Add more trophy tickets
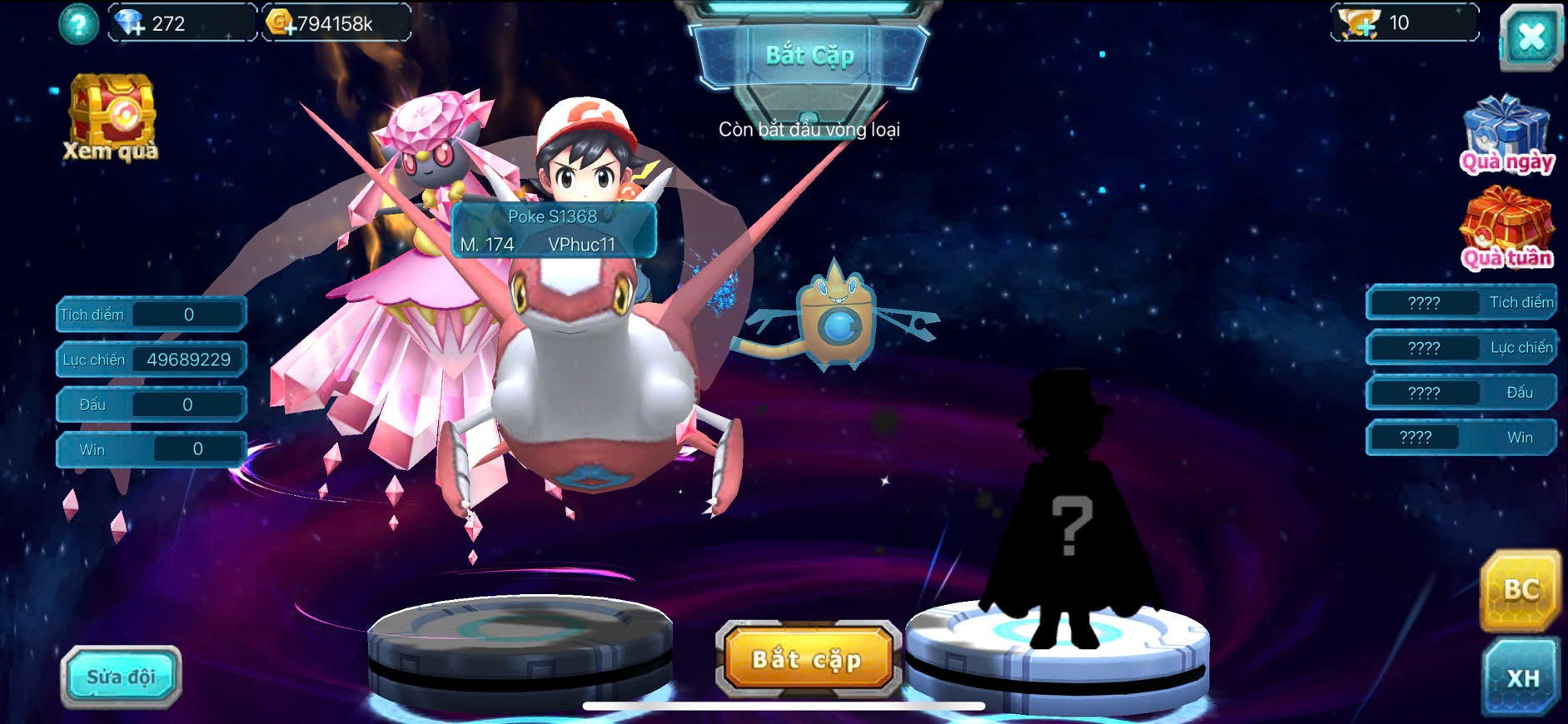 [x=1357, y=23]
